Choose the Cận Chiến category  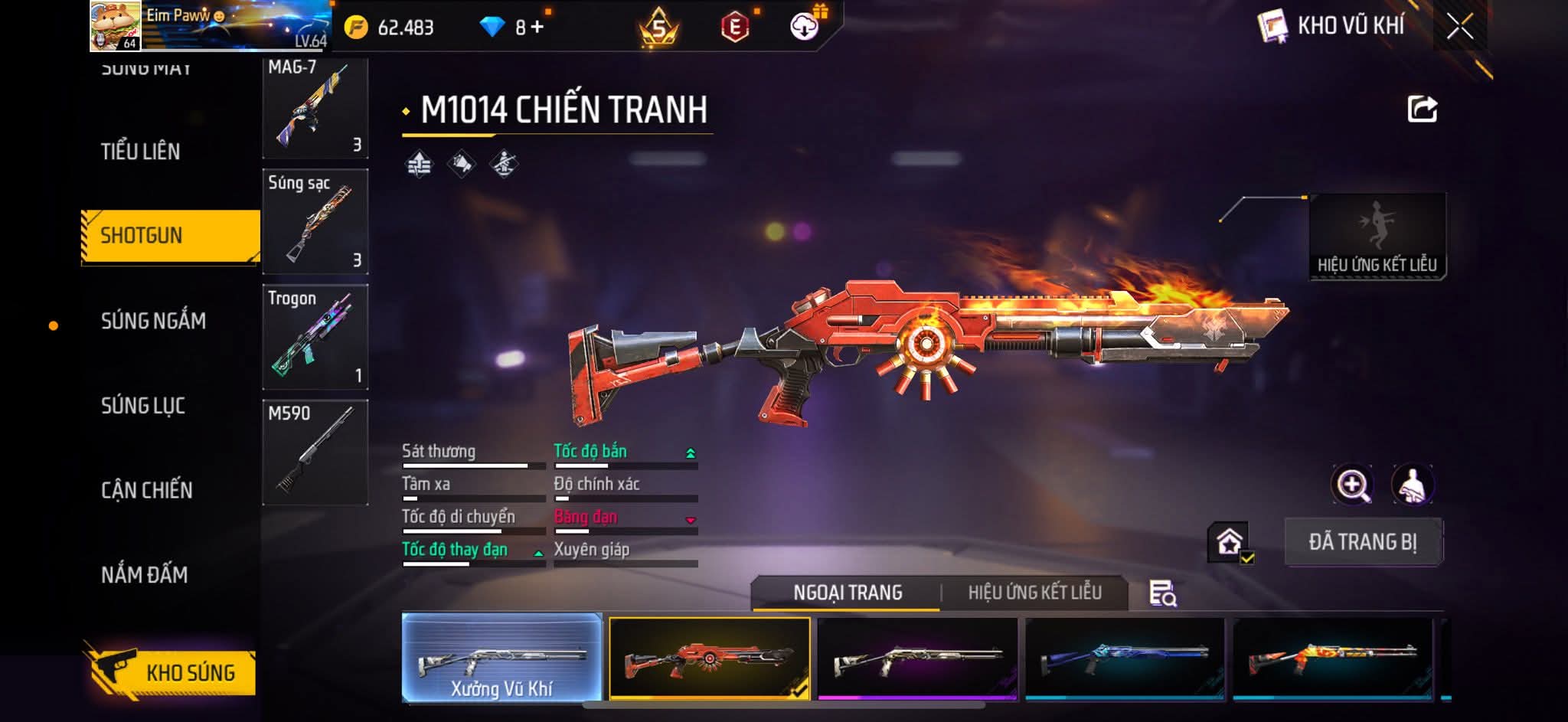[147, 490]
